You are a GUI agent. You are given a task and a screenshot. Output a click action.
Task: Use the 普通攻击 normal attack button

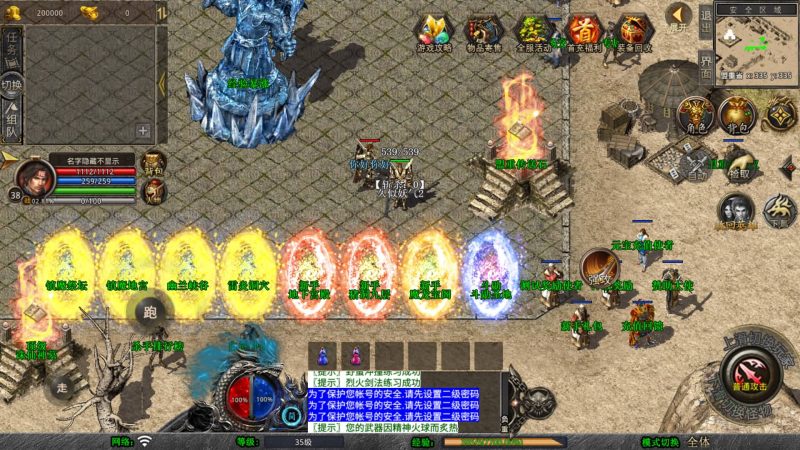point(749,379)
